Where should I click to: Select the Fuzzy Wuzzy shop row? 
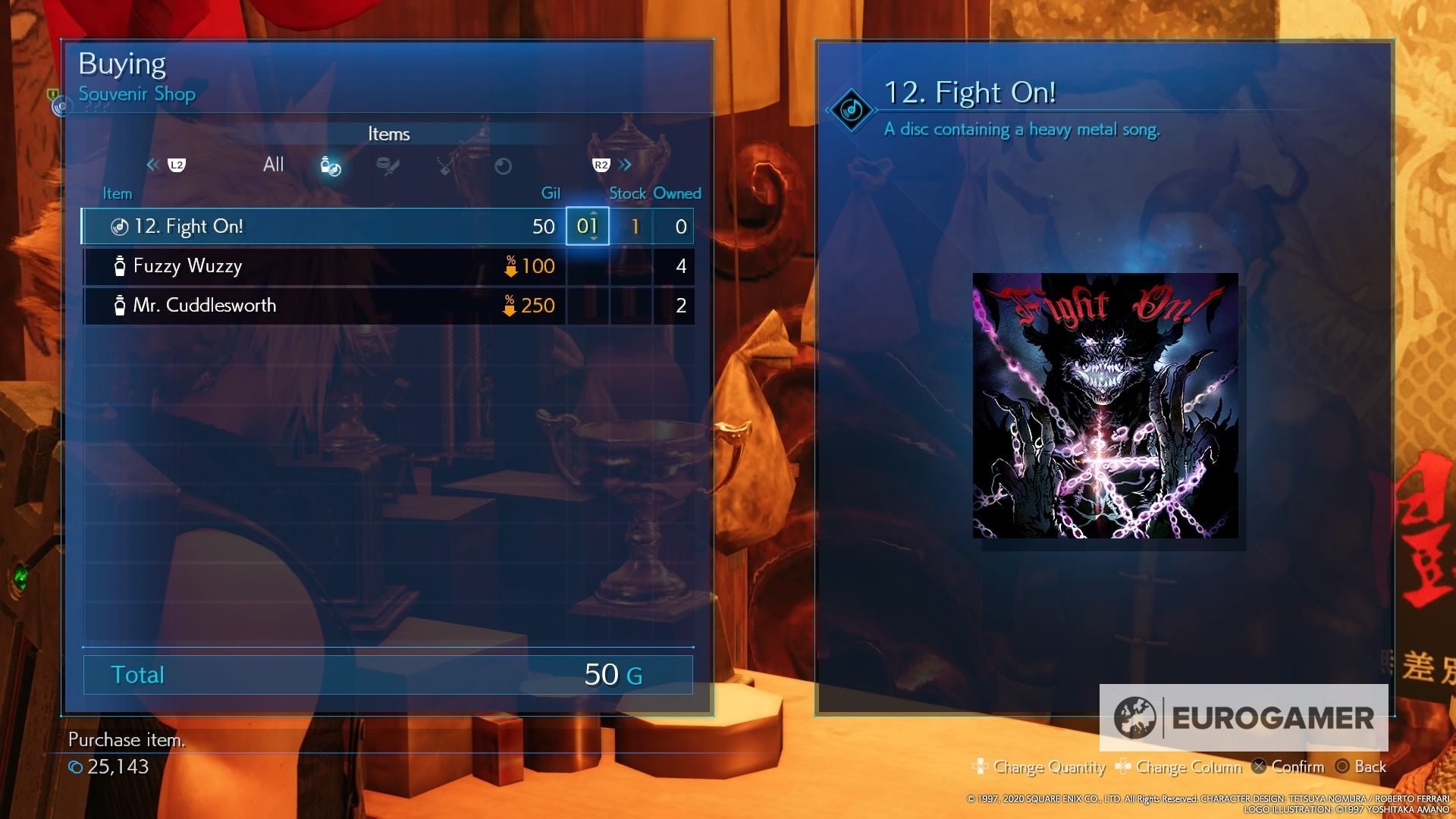pos(326,265)
